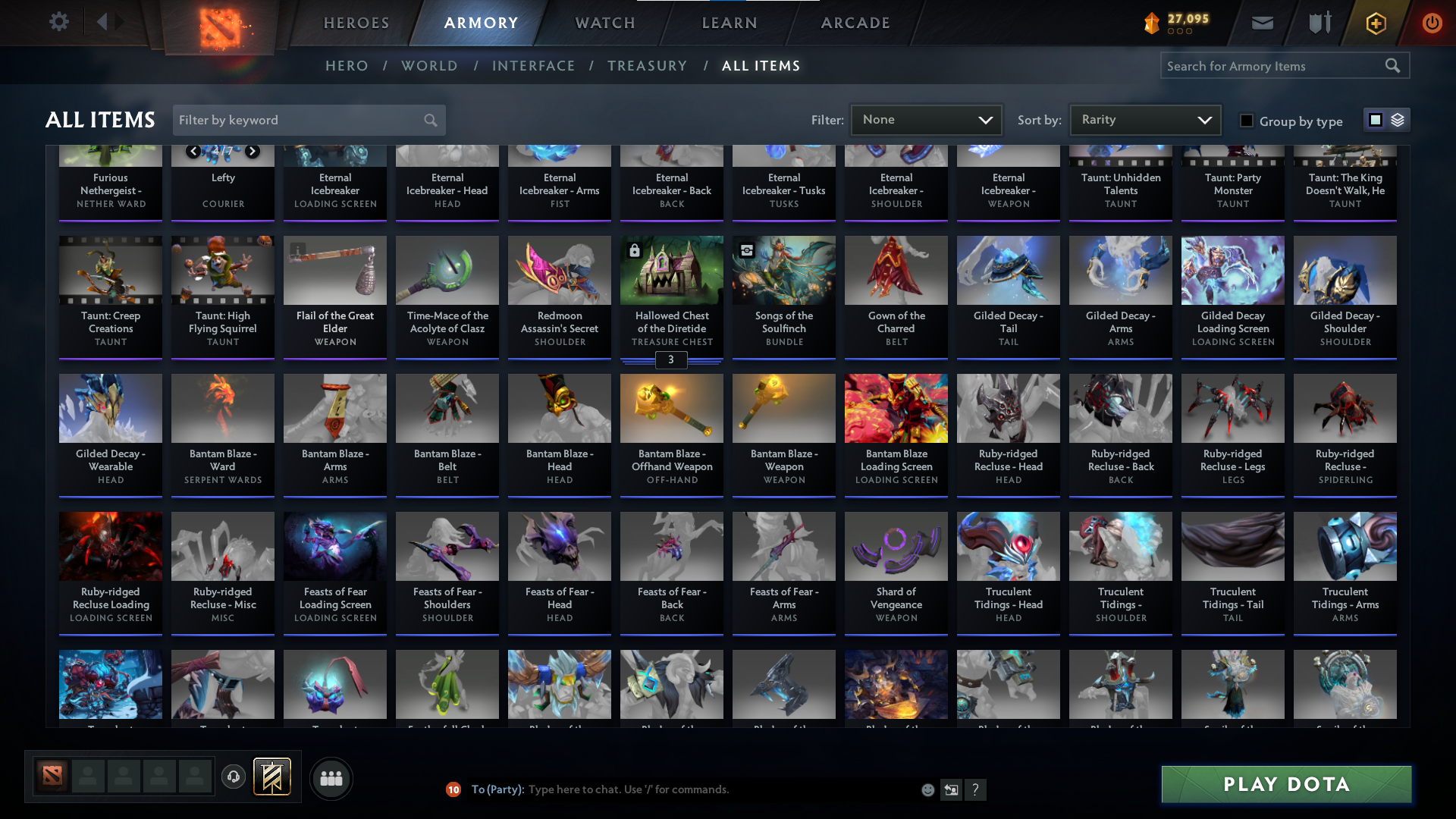Open the Sort by Rarity dropdown
This screenshot has height=819, width=1456.
tap(1144, 120)
